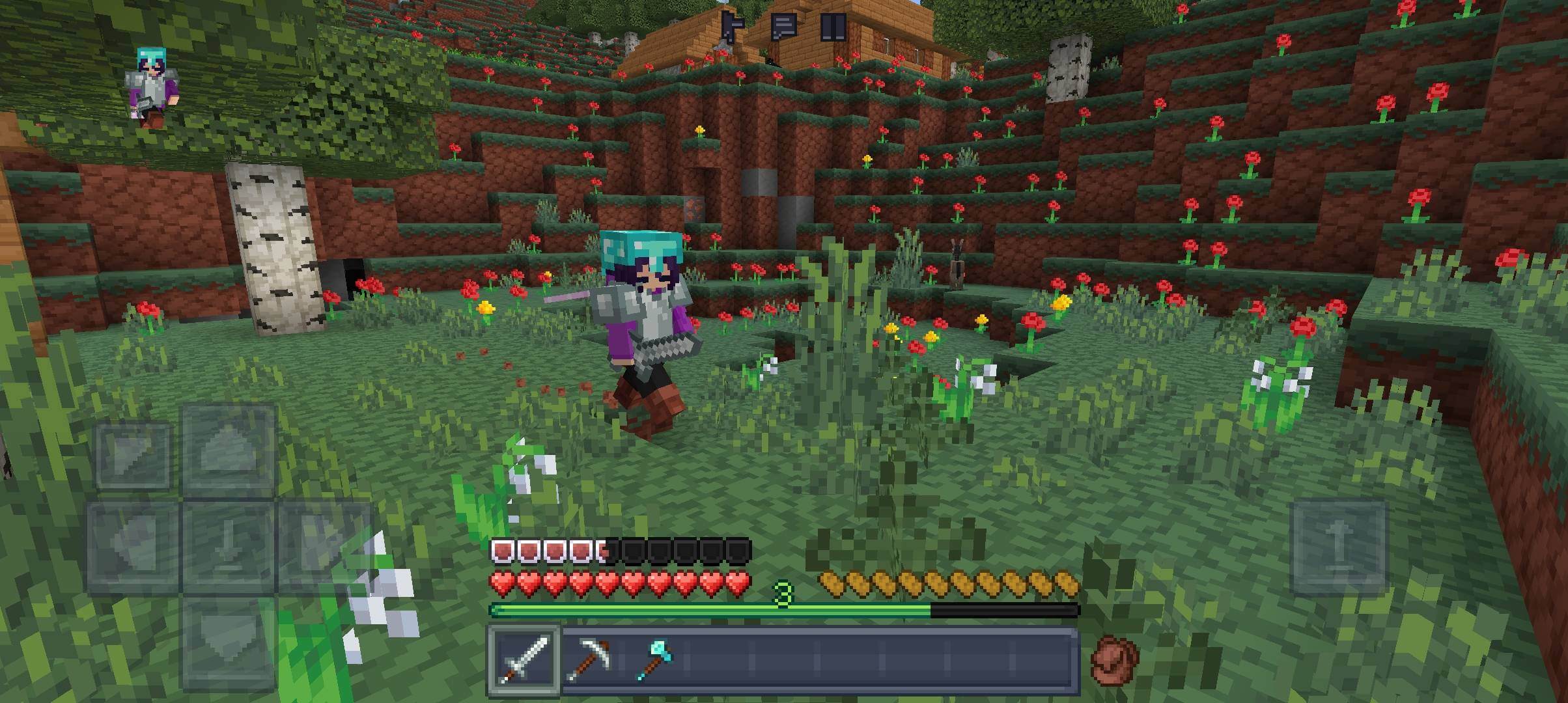Open the emote menu button
The width and height of the screenshot is (1568, 703).
coord(733,27)
